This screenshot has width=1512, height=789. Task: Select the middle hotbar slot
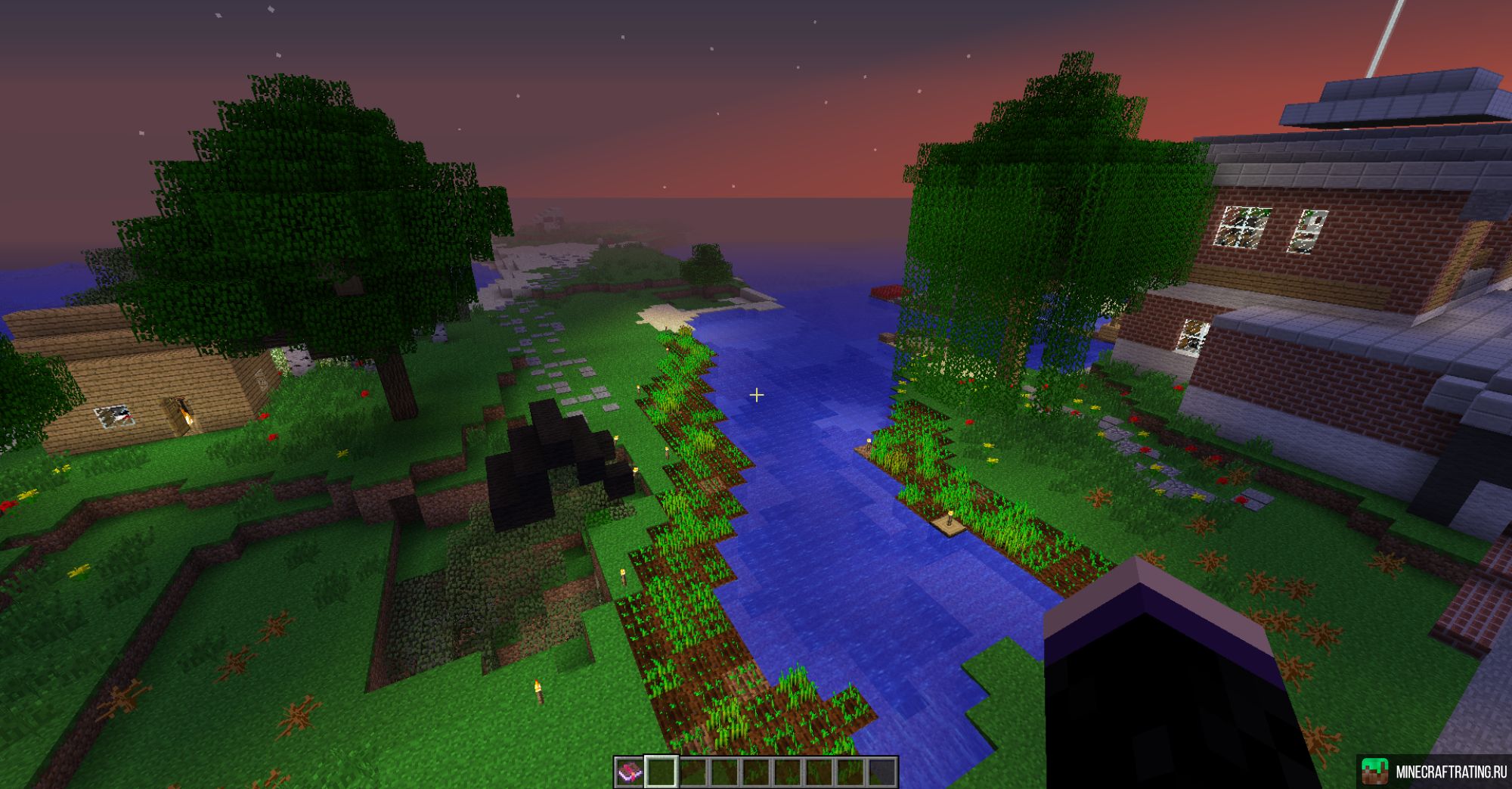[x=754, y=772]
